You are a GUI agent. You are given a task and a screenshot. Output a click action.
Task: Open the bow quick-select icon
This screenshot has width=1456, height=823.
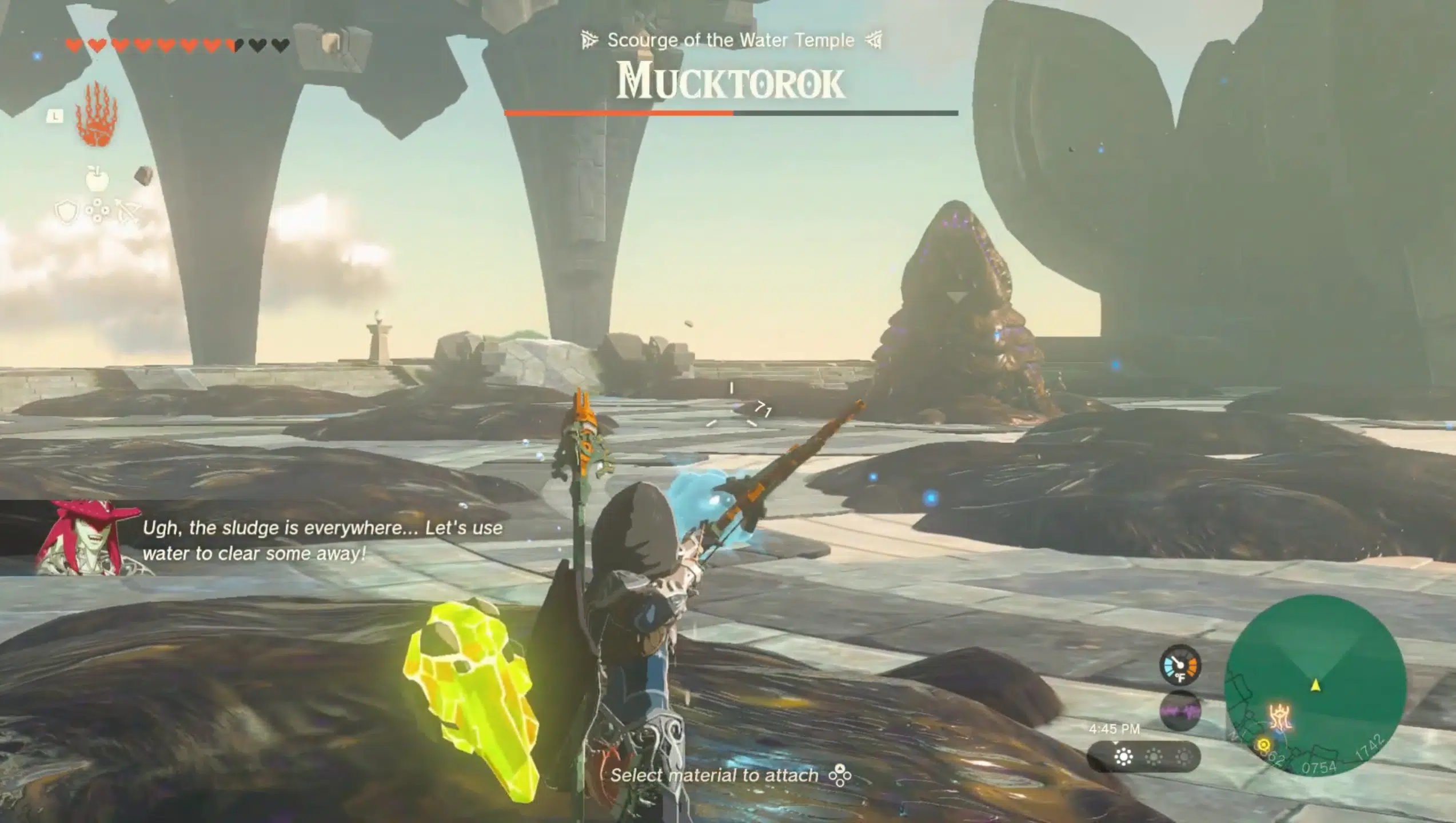pos(128,213)
